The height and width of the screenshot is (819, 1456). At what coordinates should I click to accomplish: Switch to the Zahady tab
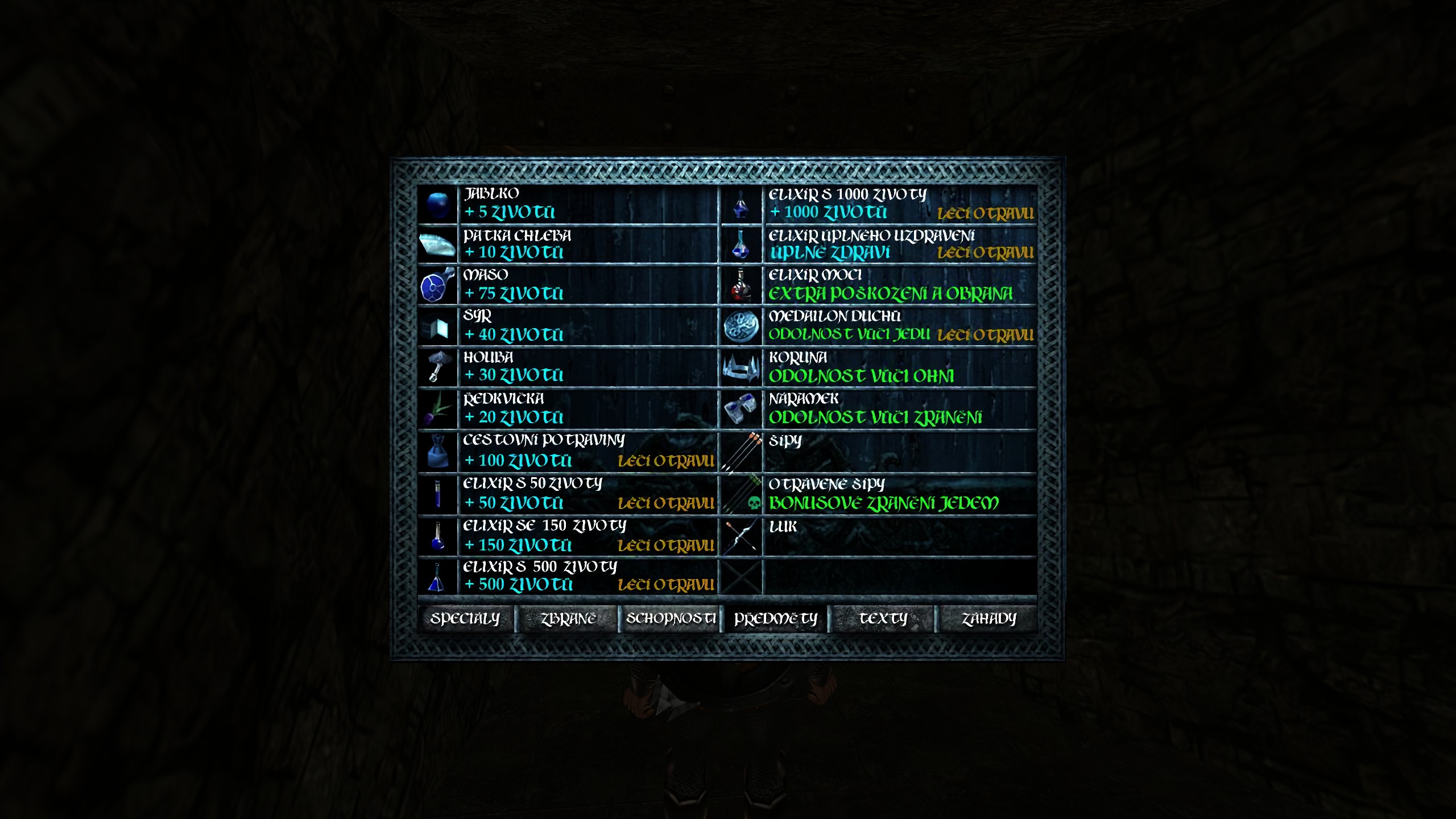(988, 618)
